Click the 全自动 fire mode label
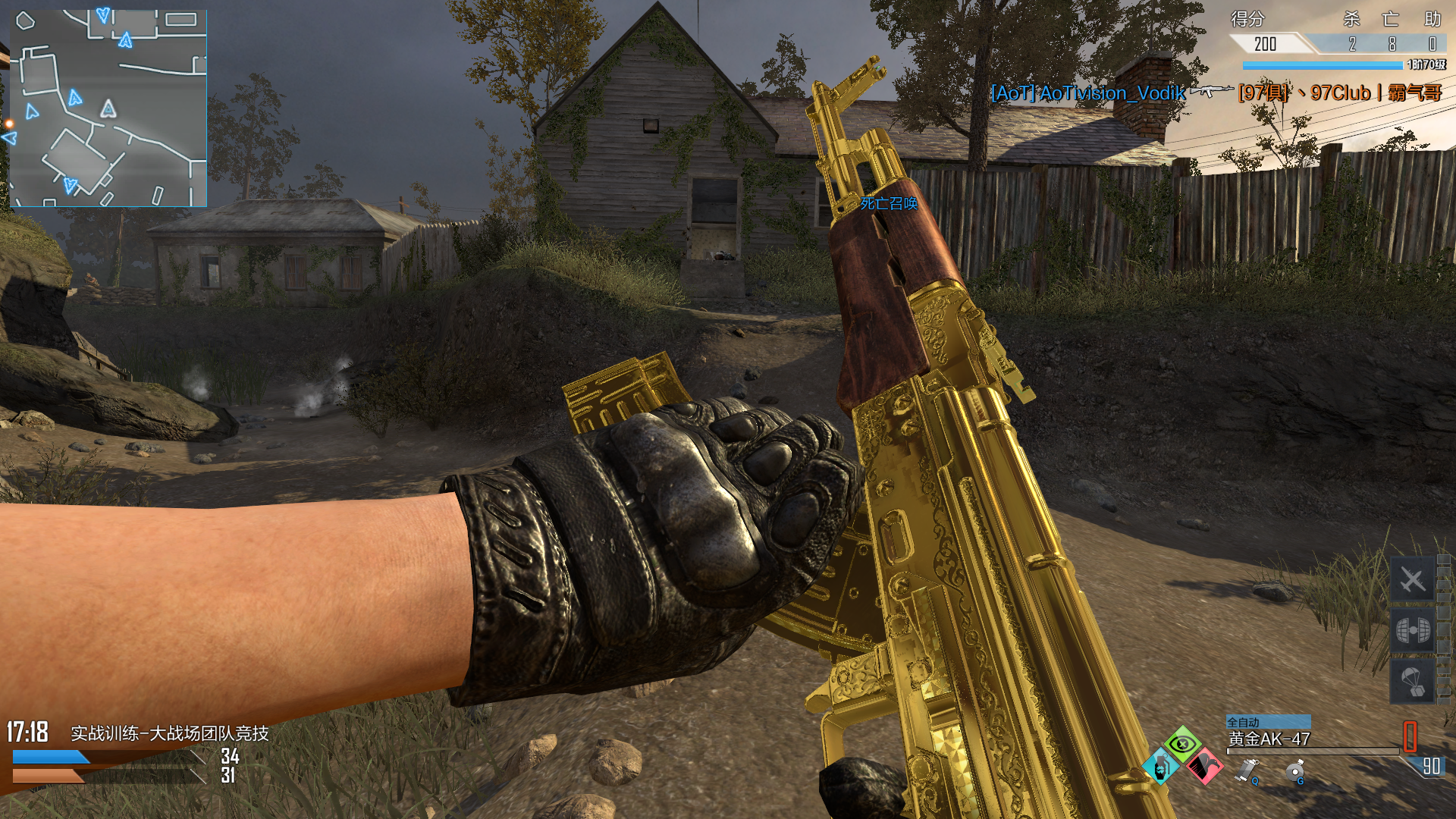The width and height of the screenshot is (1456, 819). 1244,722
